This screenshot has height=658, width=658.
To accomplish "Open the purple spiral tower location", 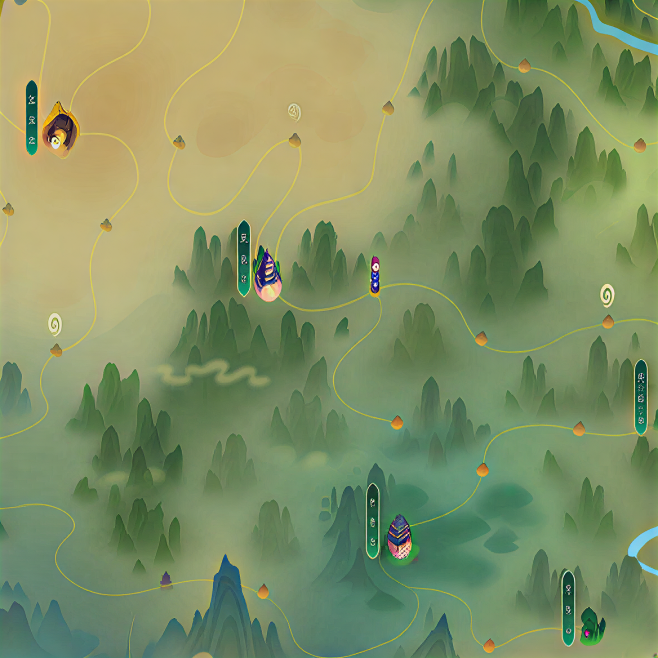I will (x=267, y=273).
